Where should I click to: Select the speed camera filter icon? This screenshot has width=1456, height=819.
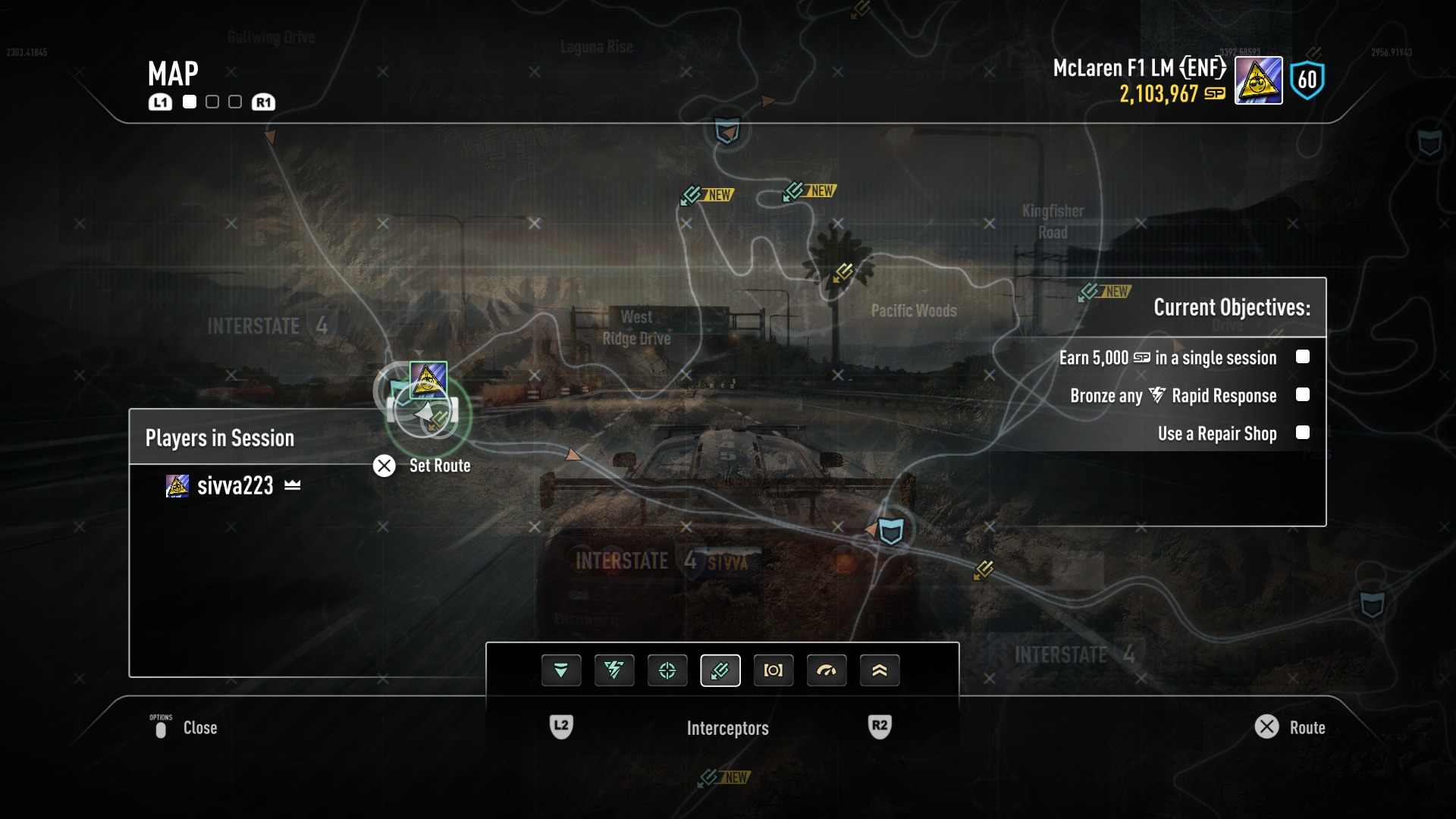(x=773, y=670)
